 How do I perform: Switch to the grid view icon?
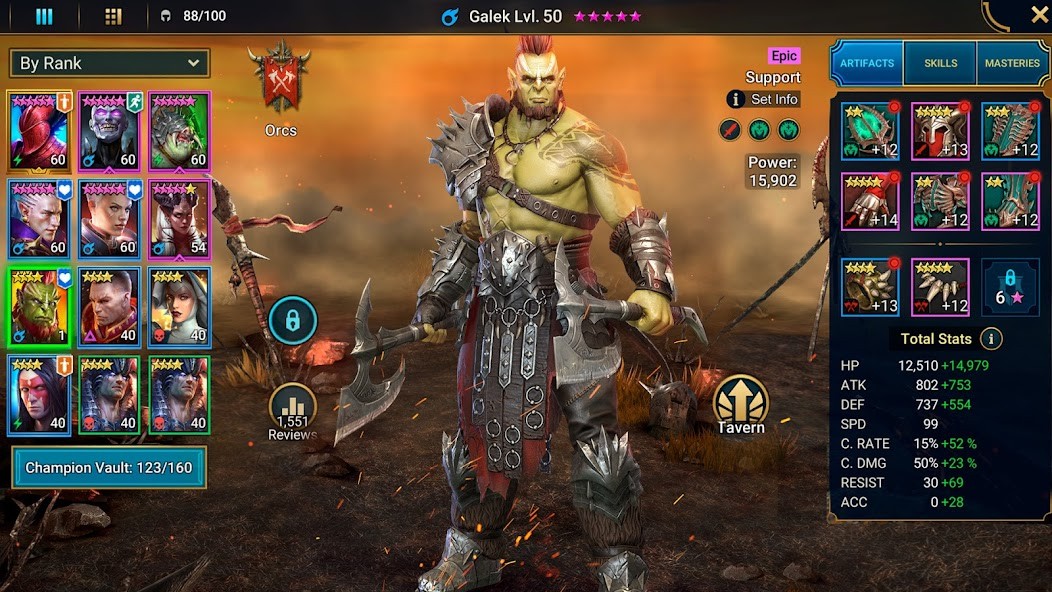click(113, 16)
